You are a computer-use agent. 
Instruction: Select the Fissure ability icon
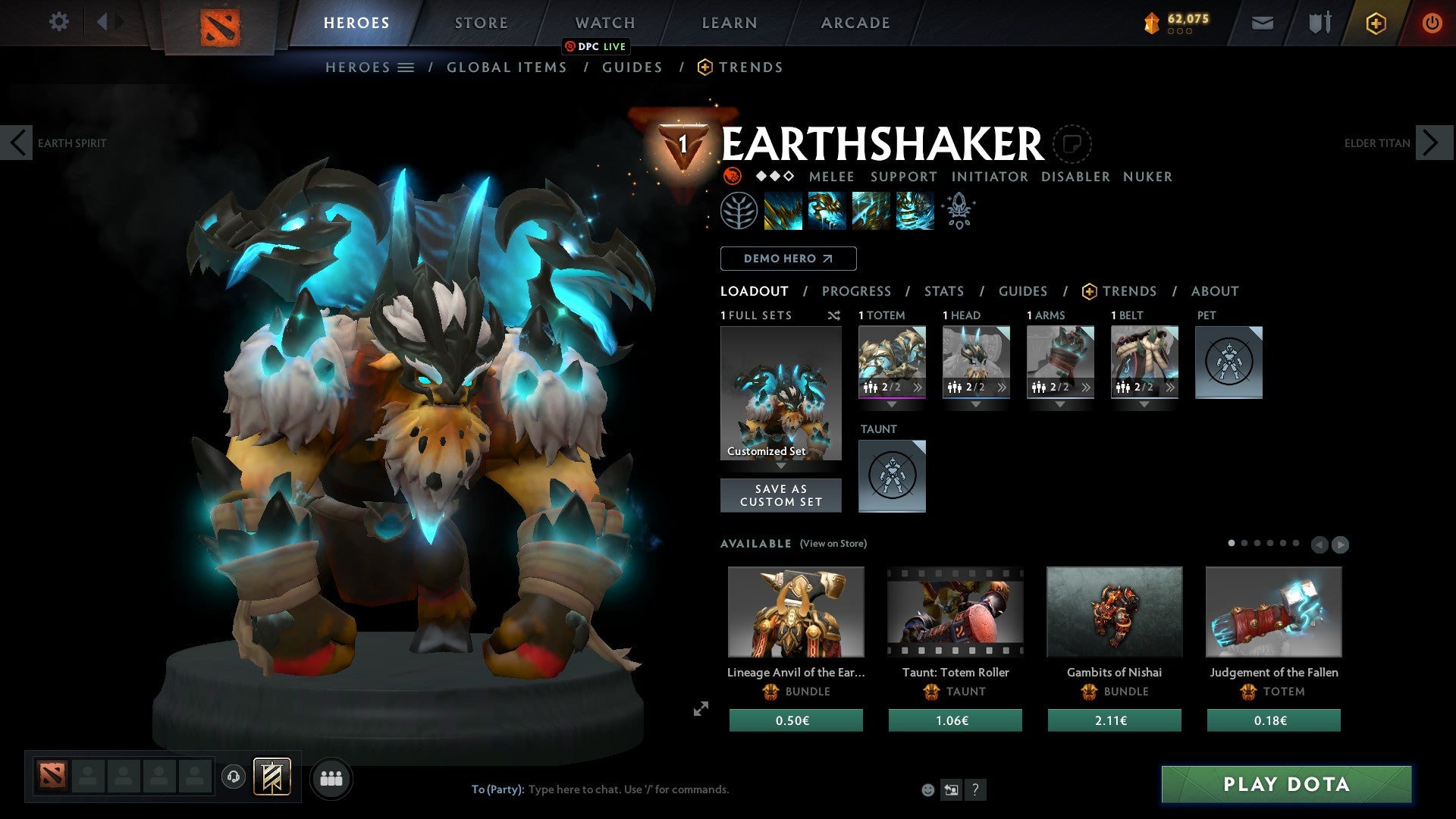(783, 212)
